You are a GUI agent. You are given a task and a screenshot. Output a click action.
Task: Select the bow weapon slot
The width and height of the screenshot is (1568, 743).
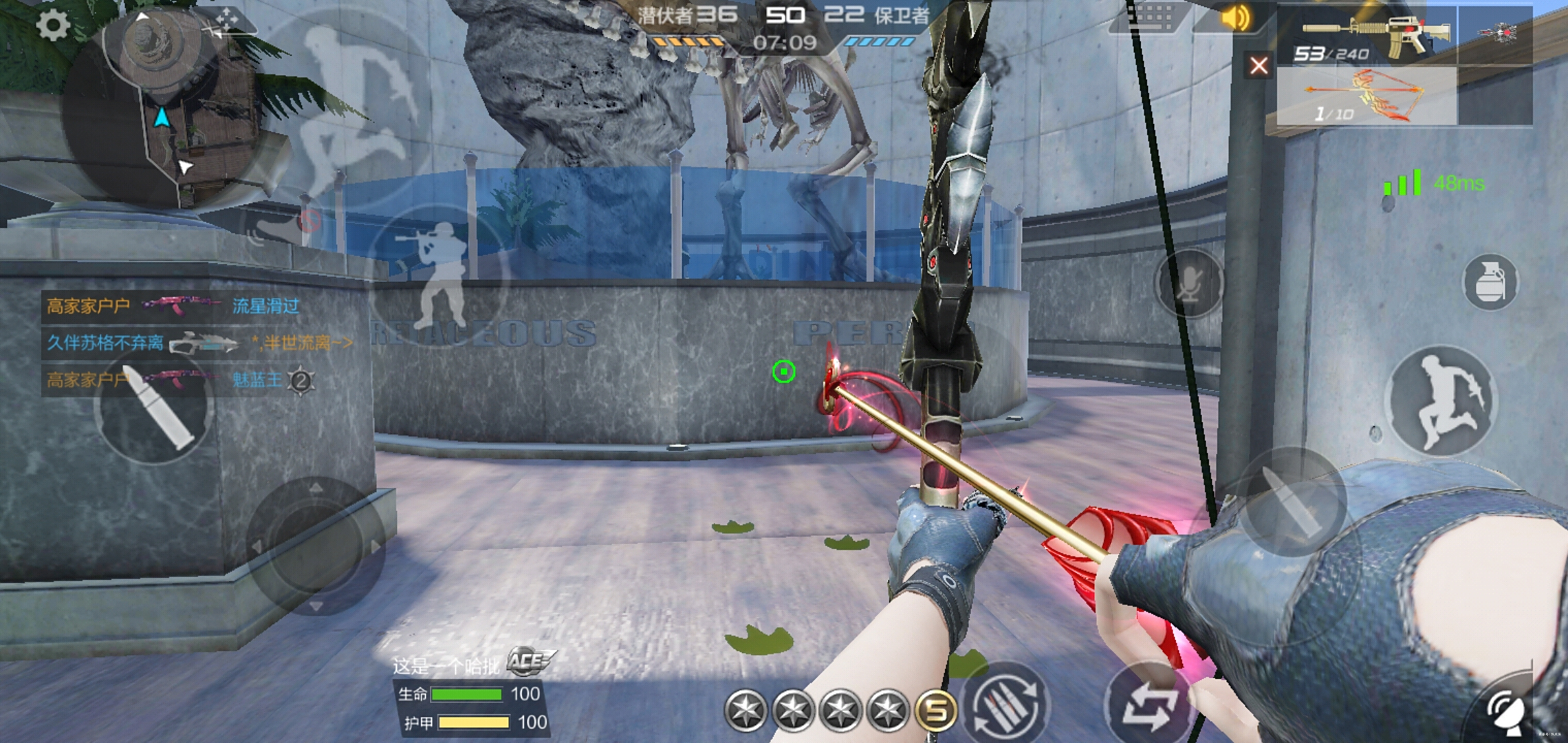[1367, 96]
